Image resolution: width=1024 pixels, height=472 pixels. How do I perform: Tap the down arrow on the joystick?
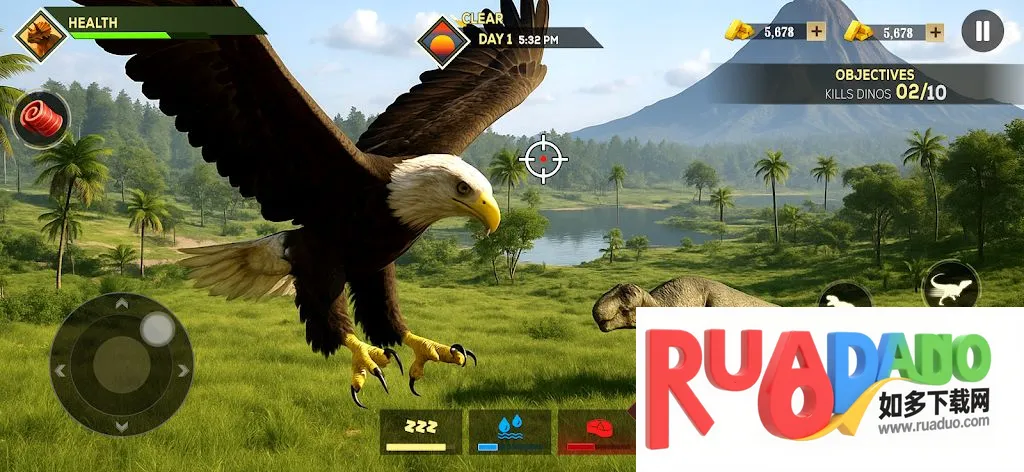[122, 426]
